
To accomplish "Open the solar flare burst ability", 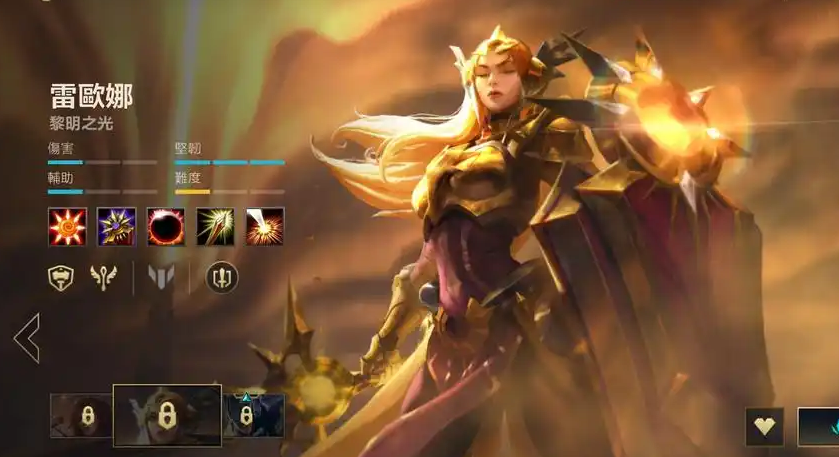I will pyautogui.click(x=265, y=227).
